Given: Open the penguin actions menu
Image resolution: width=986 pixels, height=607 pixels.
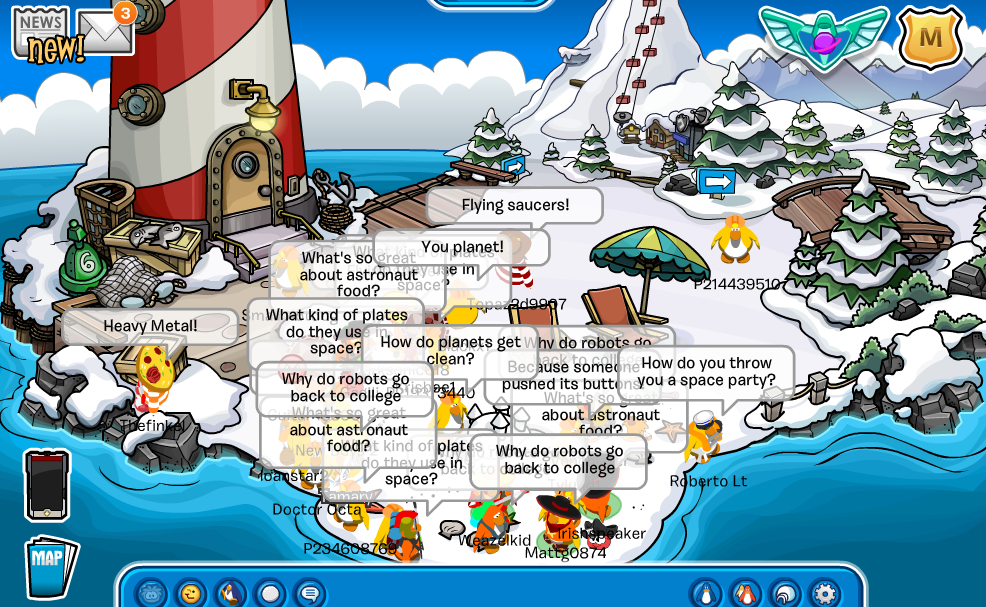Looking at the screenshot, I should [x=231, y=594].
